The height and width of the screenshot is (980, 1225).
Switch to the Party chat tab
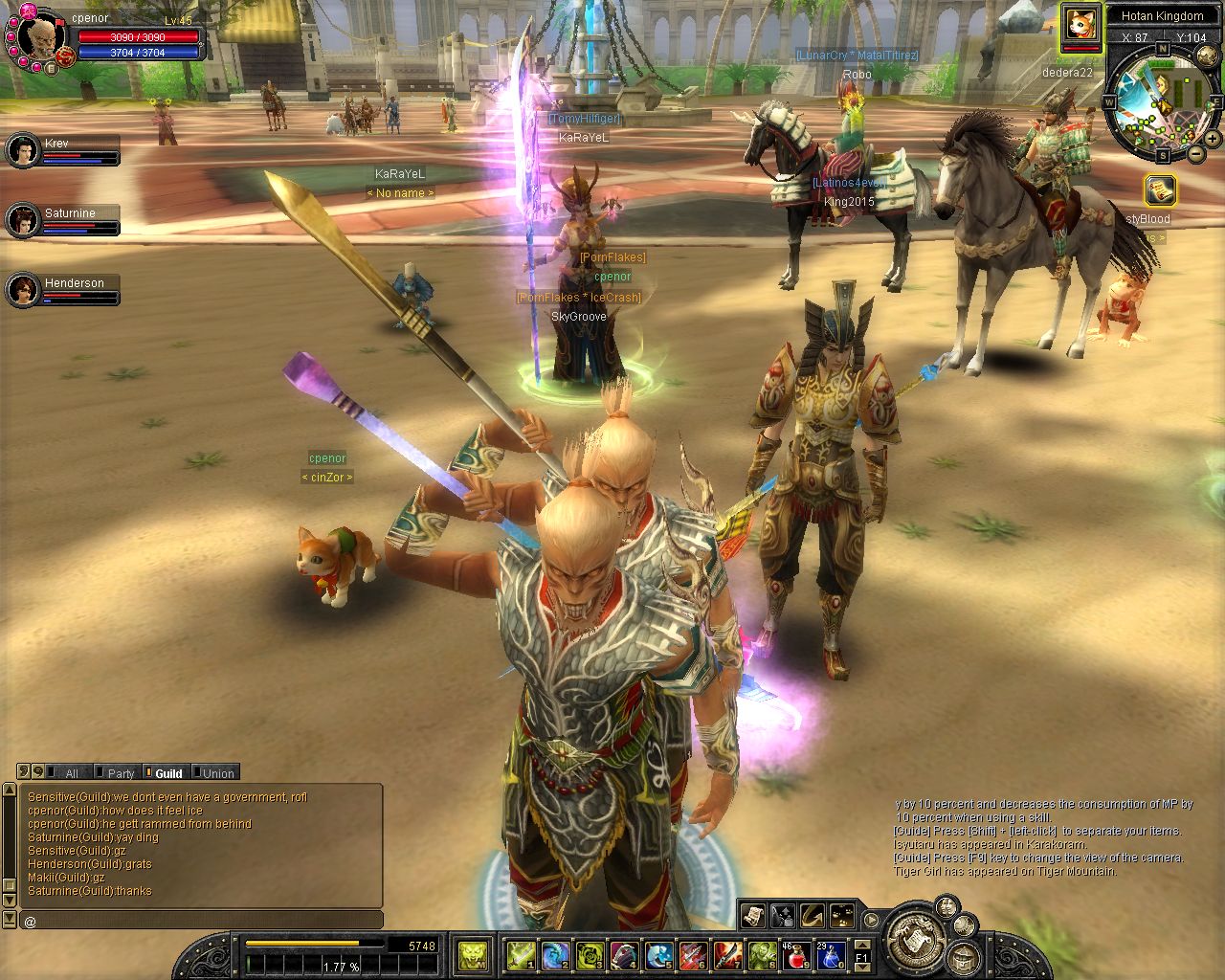pos(117,773)
